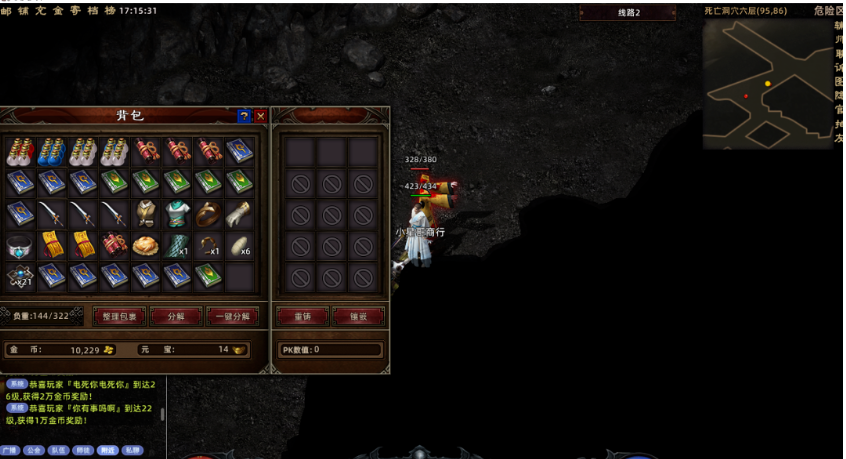Click the 整理包裹 sort bag button
Image resolution: width=846 pixels, height=459 pixels.
(x=120, y=316)
